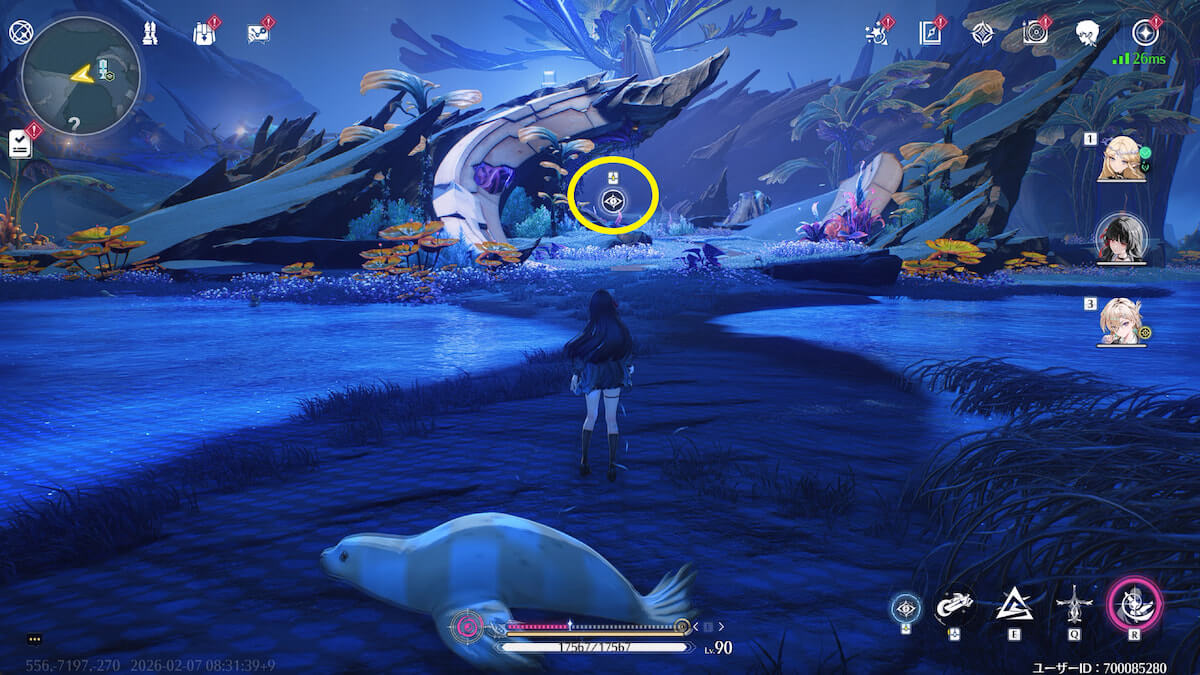Open the disc-shaped icon with alert
Image resolution: width=1200 pixels, height=675 pixels.
coord(1035,33)
